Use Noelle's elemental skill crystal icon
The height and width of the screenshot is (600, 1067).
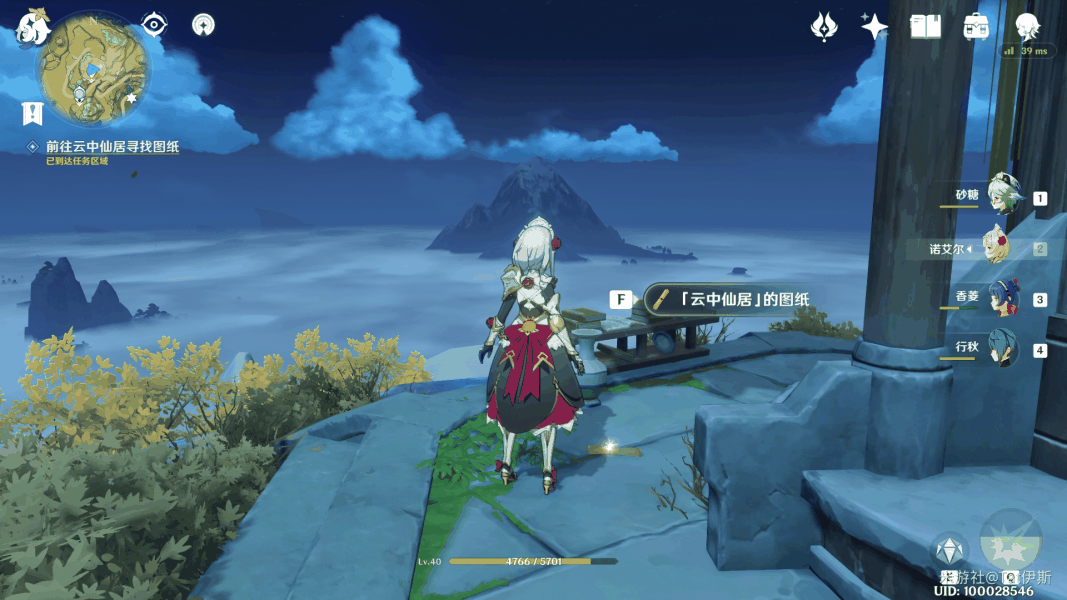[x=948, y=551]
